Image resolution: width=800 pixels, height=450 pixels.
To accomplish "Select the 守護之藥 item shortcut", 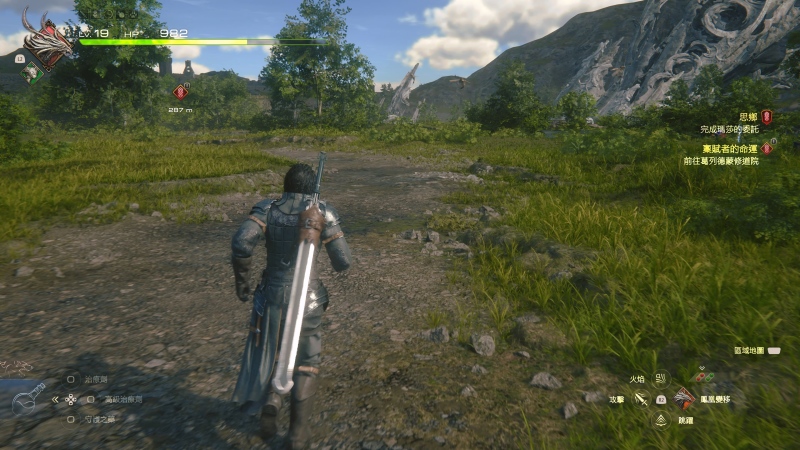I will 100,419.
